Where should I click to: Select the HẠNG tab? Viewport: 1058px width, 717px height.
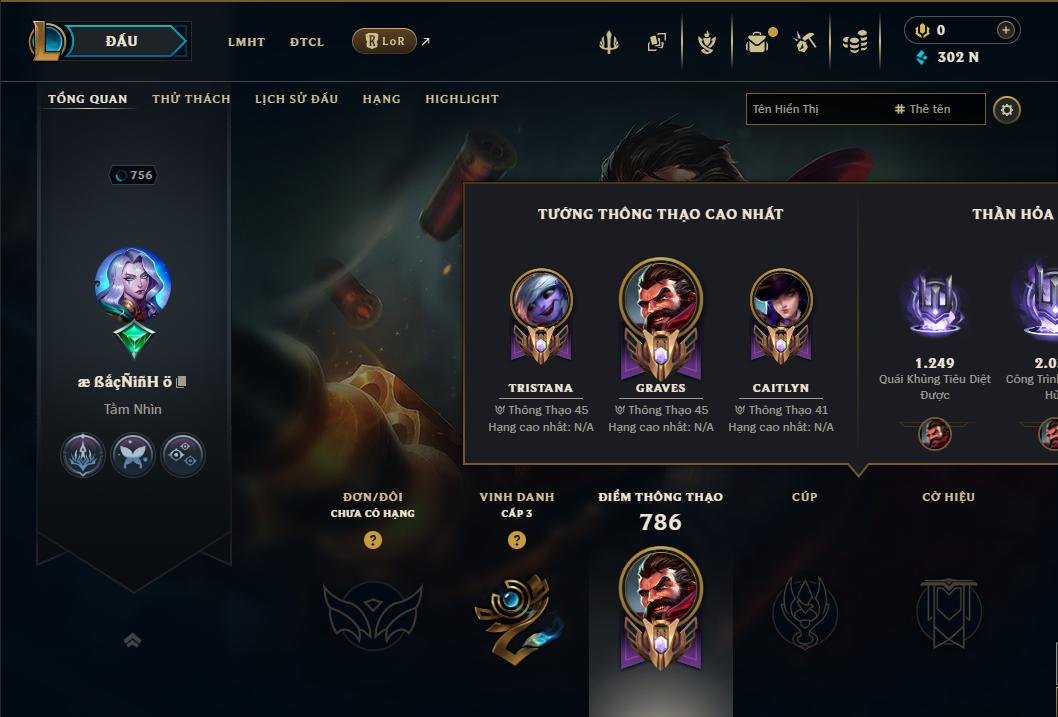[x=381, y=99]
